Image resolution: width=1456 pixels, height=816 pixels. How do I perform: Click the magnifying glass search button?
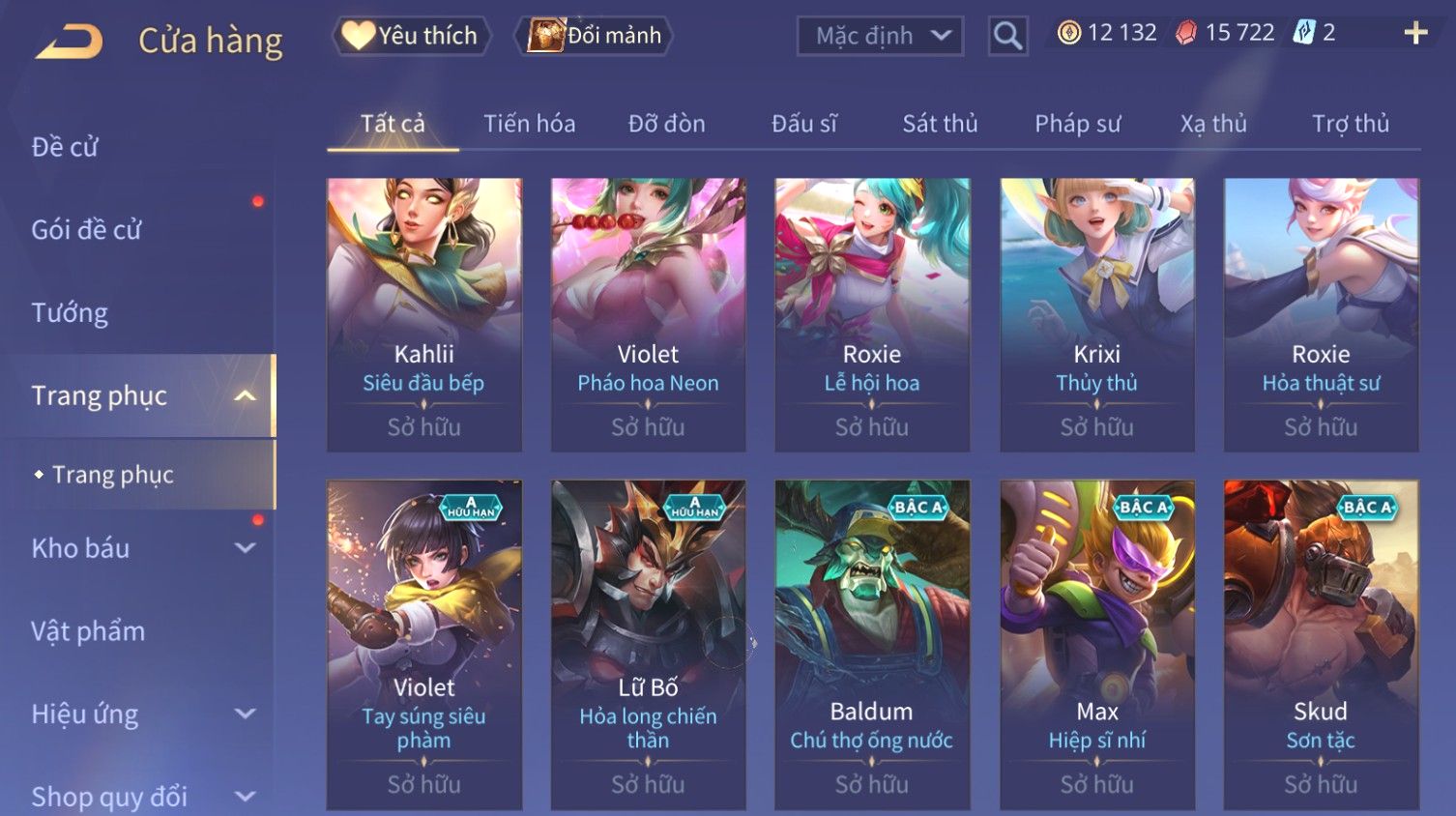tap(1007, 36)
